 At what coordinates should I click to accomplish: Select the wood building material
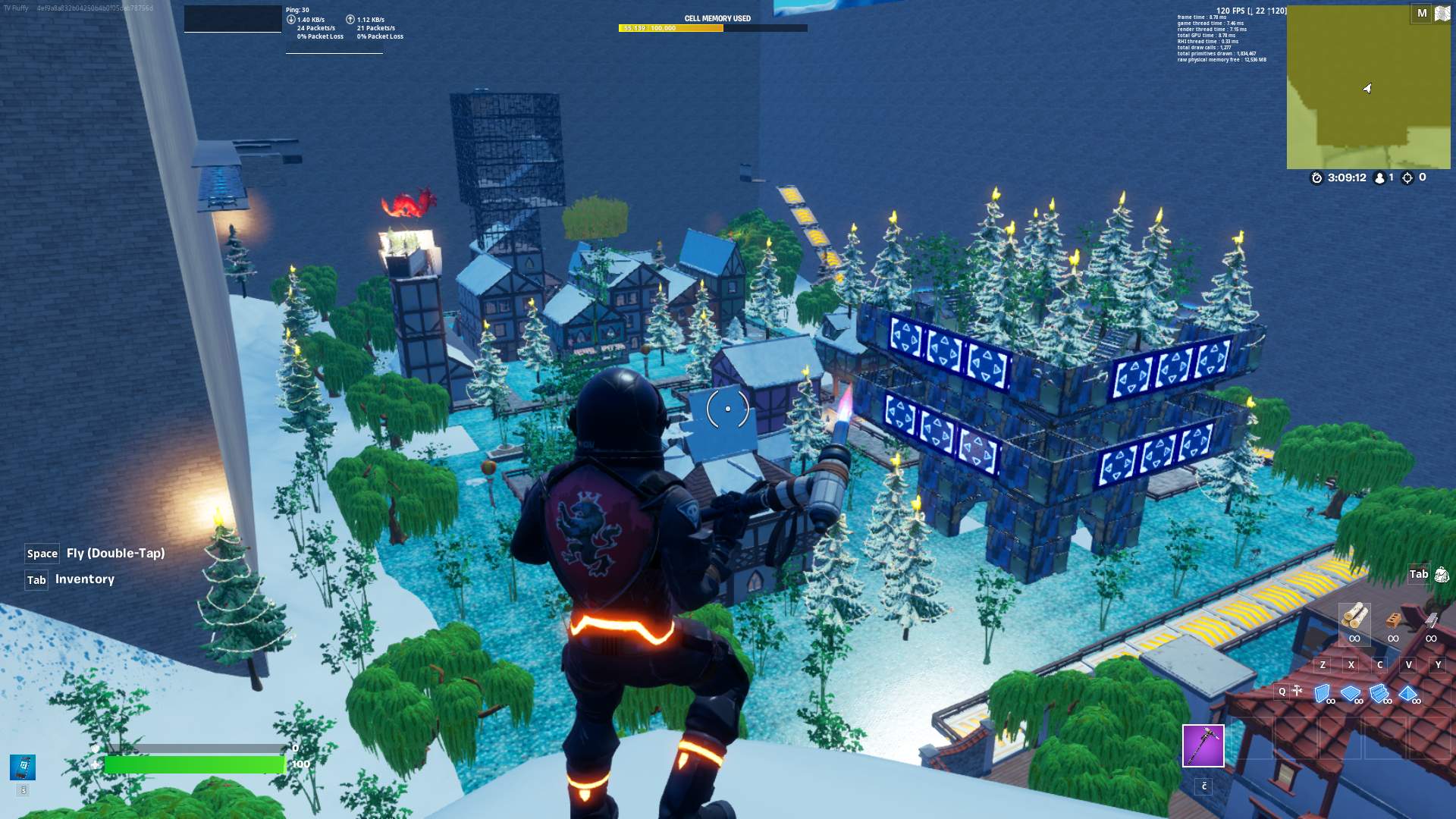tap(1354, 616)
